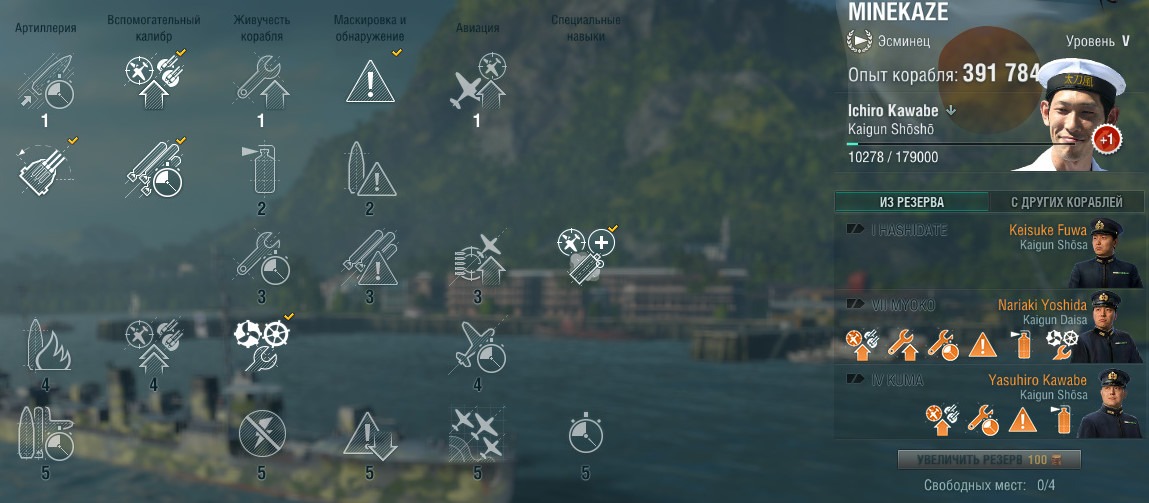Open the С ДРУГИХ КОРАБЛЕЙ tab
The width and height of the screenshot is (1149, 503).
1066,201
